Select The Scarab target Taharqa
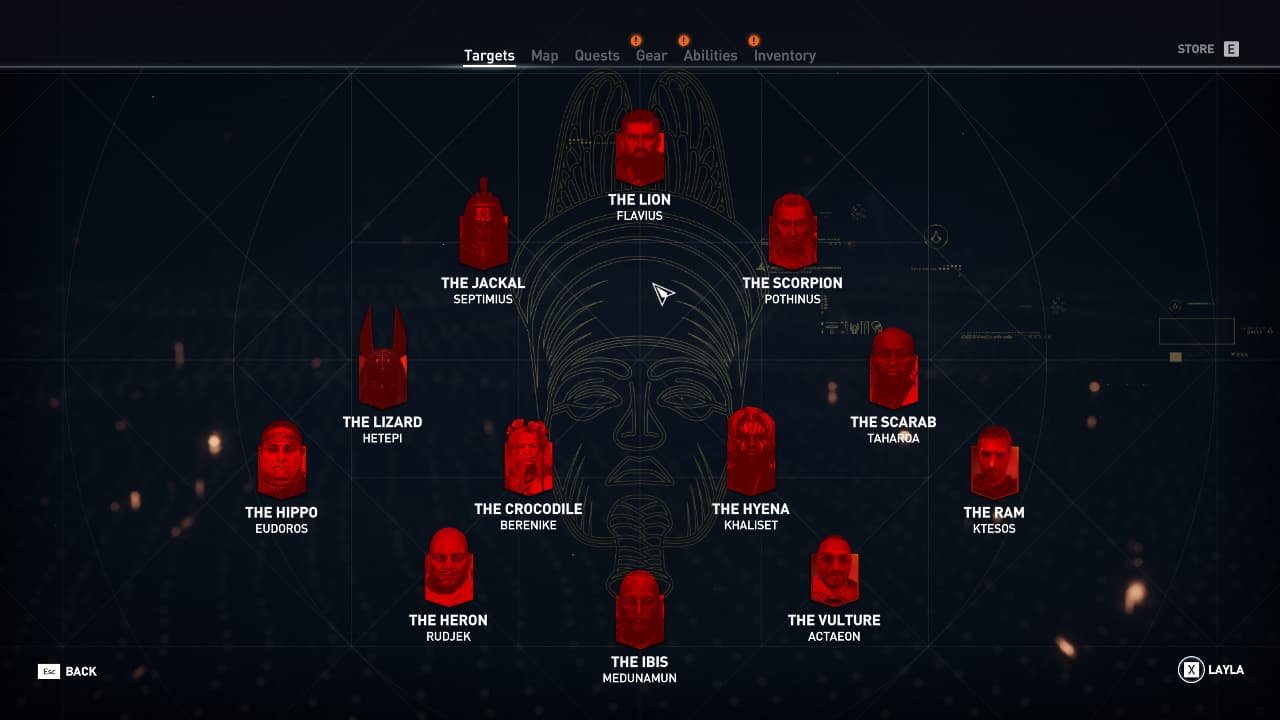 [x=894, y=368]
